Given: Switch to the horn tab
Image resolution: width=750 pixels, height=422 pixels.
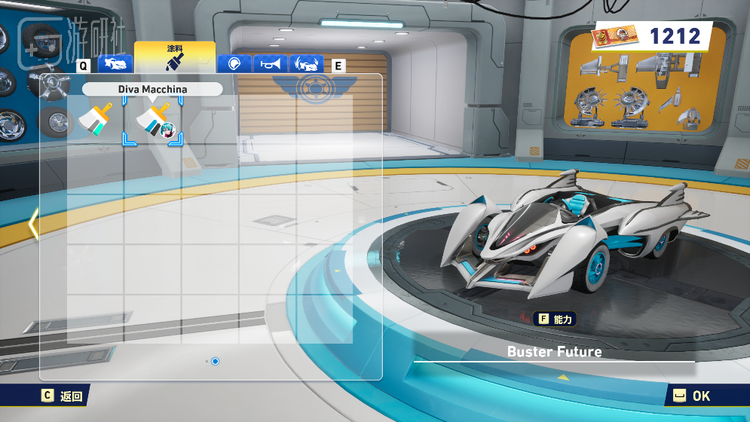Looking at the screenshot, I should pos(269,64).
